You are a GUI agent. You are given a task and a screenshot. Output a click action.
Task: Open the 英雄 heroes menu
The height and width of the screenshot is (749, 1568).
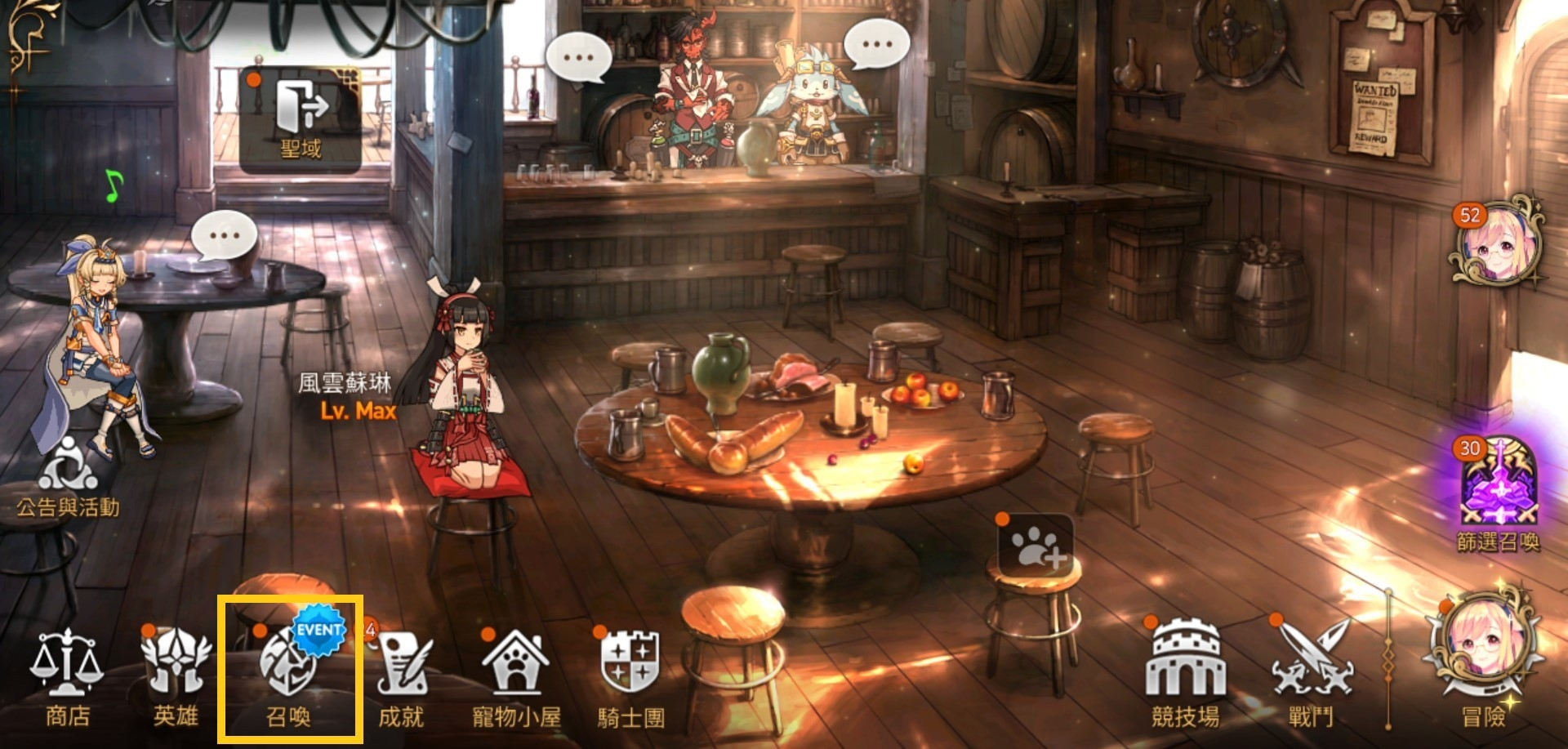(x=176, y=678)
